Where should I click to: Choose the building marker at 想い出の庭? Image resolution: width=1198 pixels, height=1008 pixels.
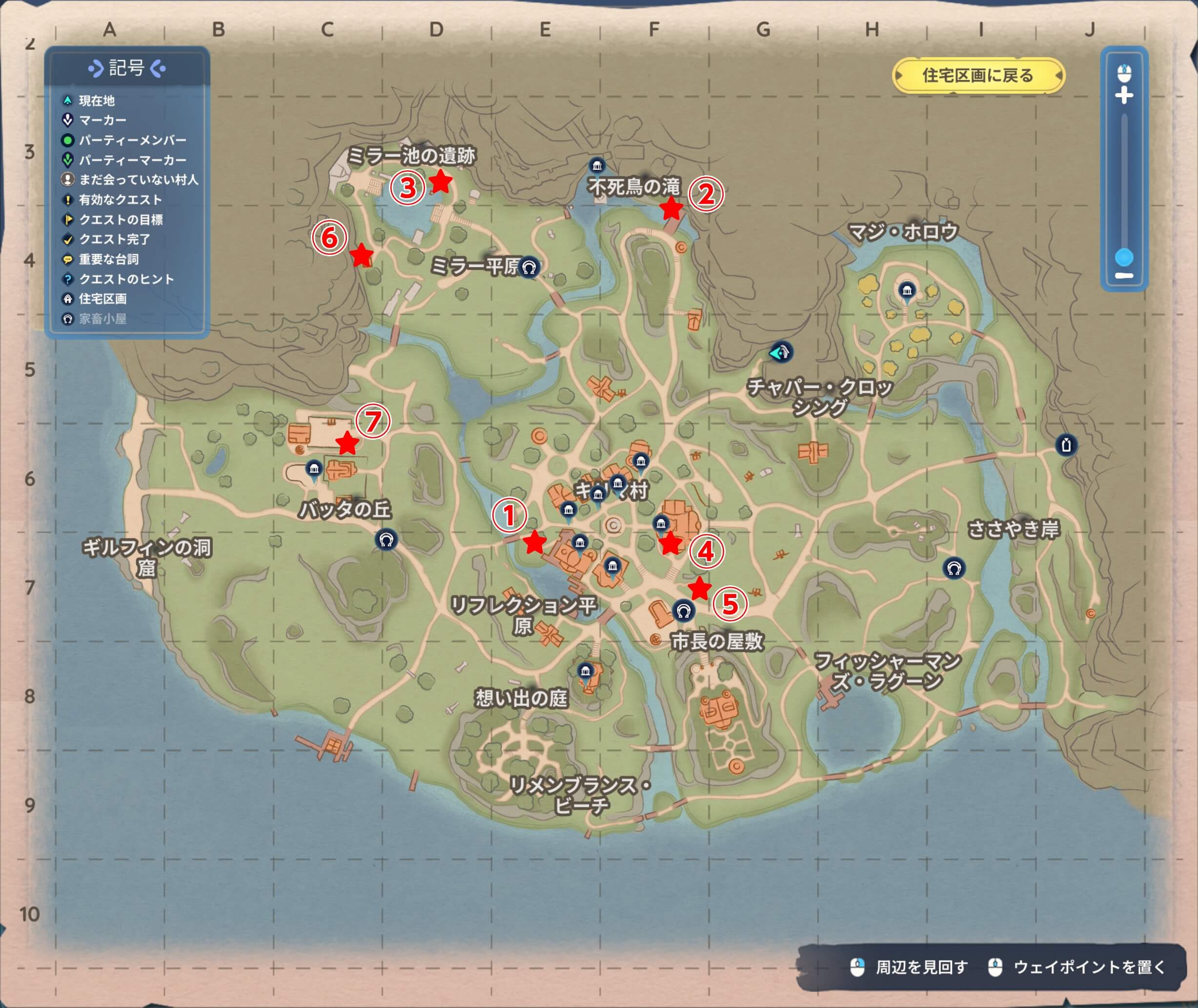585,671
